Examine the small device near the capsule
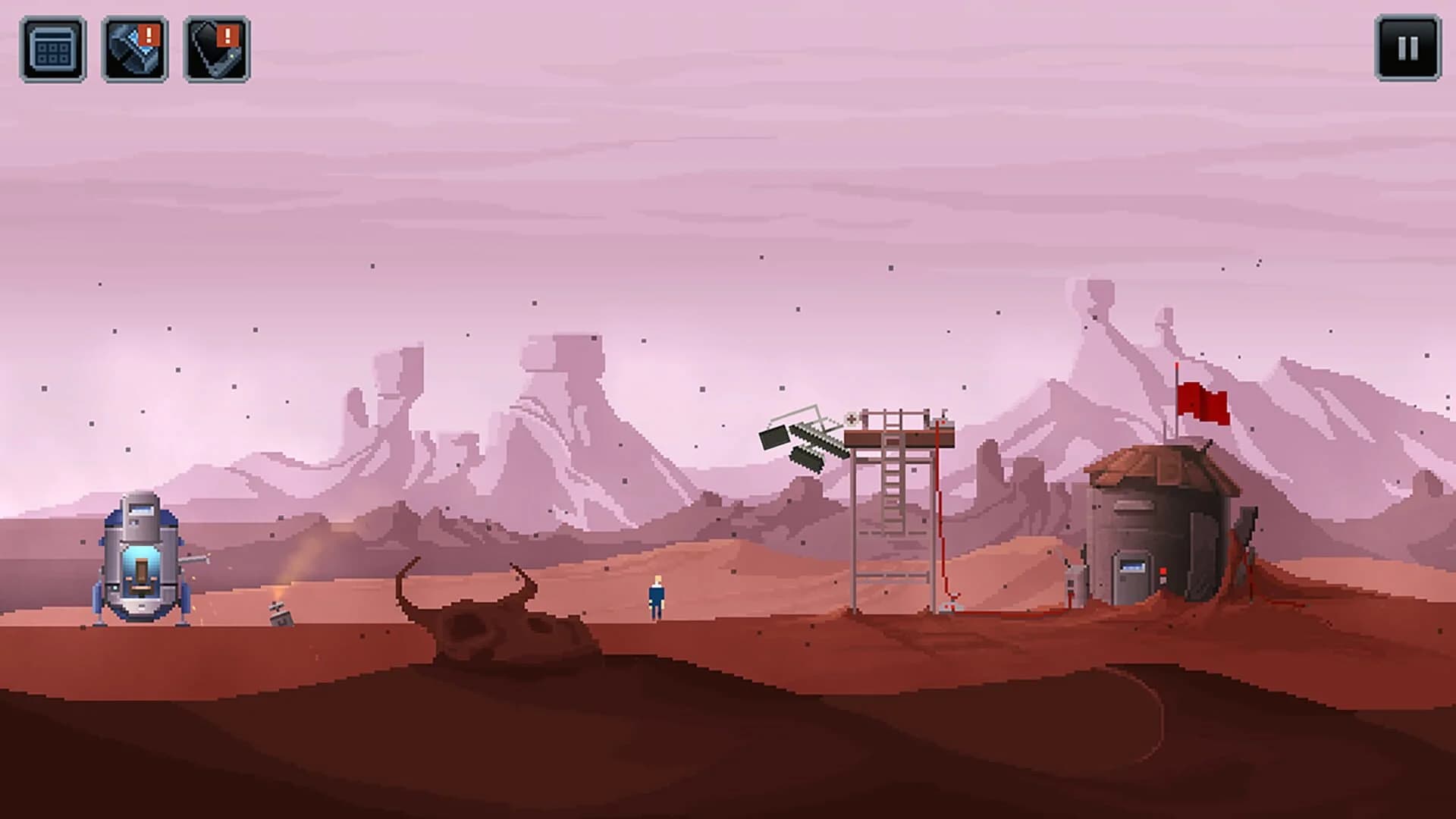 click(x=280, y=616)
